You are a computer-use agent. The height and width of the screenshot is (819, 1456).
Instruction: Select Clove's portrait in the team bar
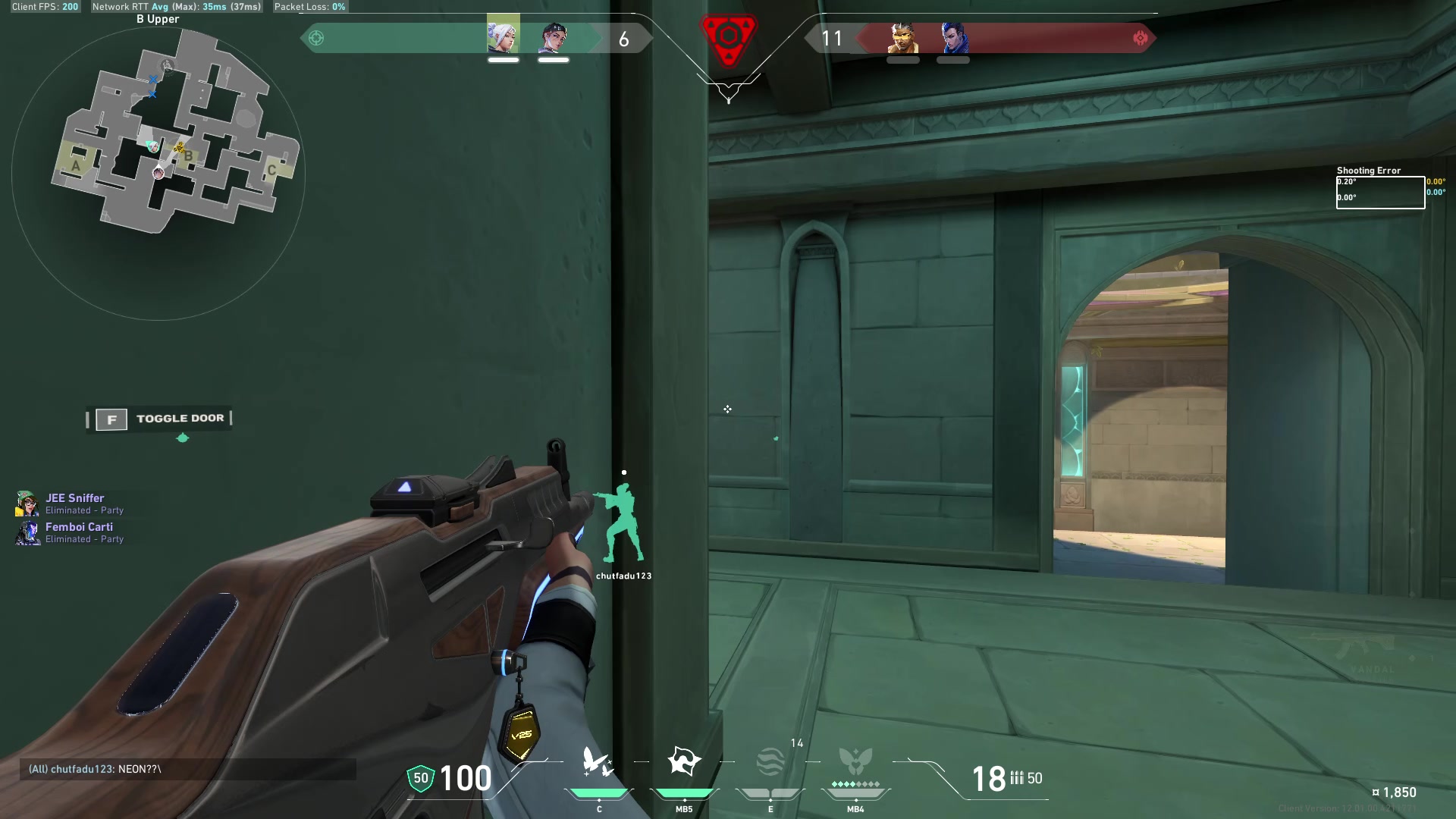[x=554, y=37]
